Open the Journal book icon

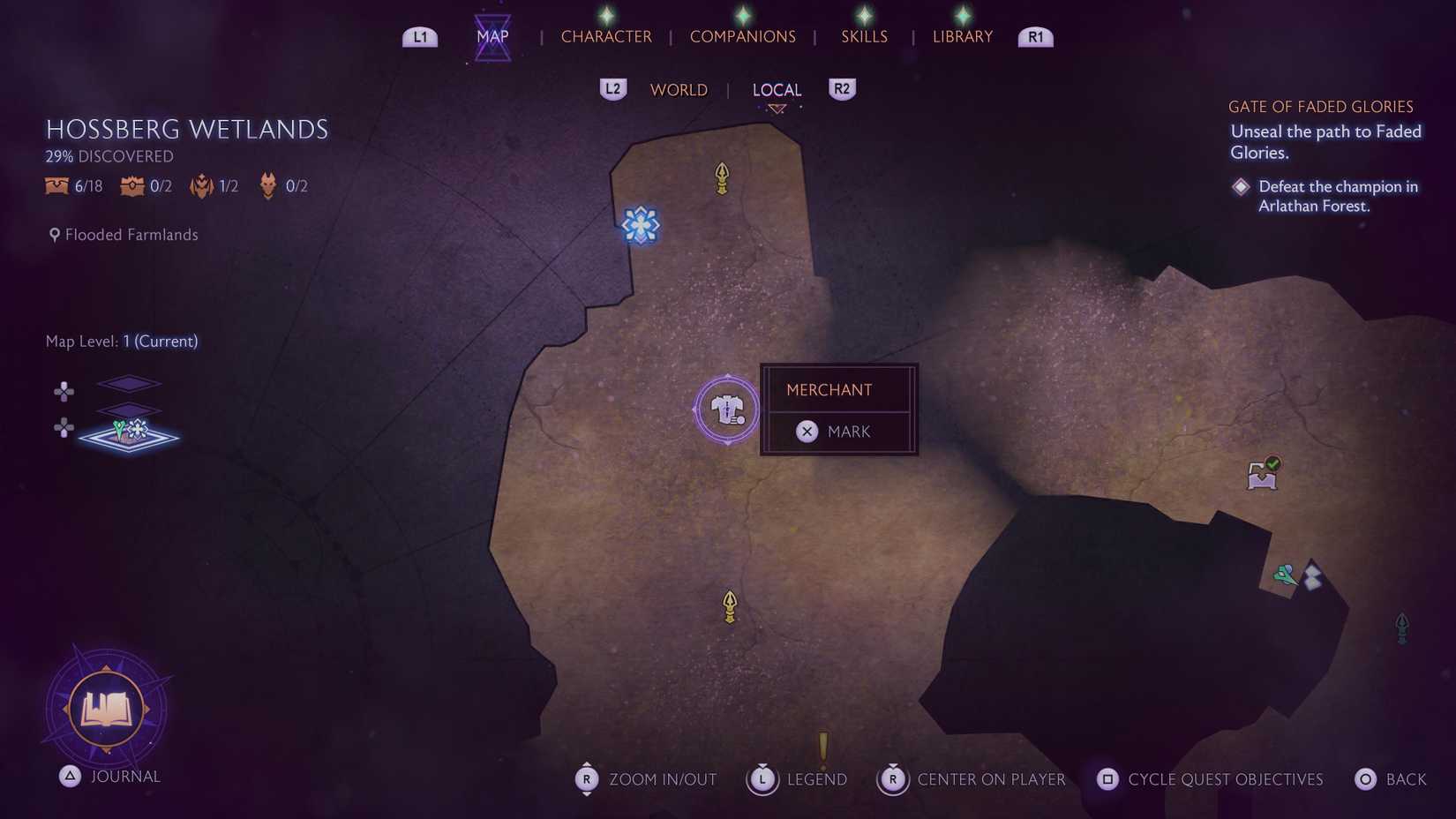107,709
